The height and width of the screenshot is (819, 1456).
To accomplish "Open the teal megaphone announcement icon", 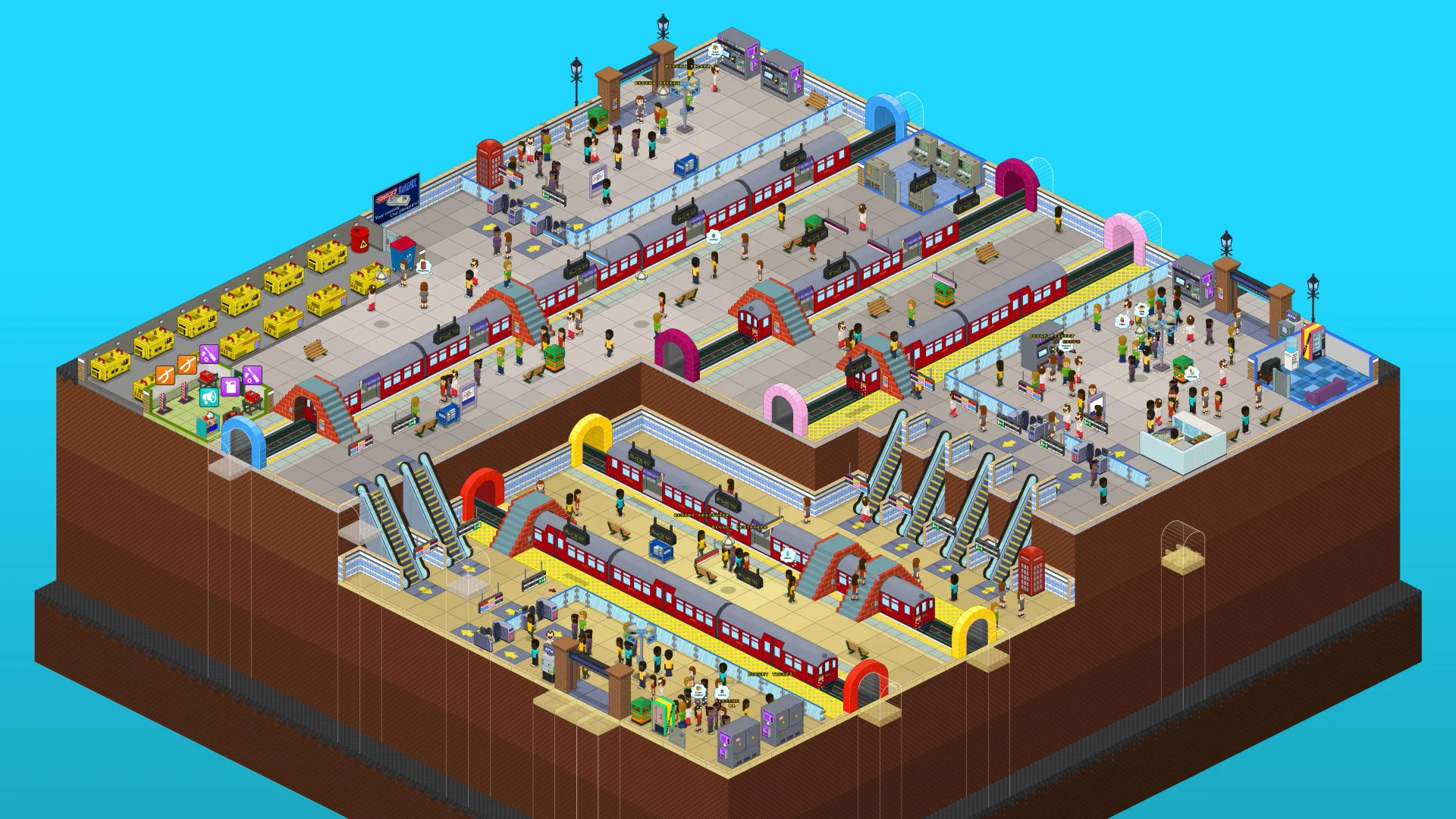I will [x=209, y=397].
